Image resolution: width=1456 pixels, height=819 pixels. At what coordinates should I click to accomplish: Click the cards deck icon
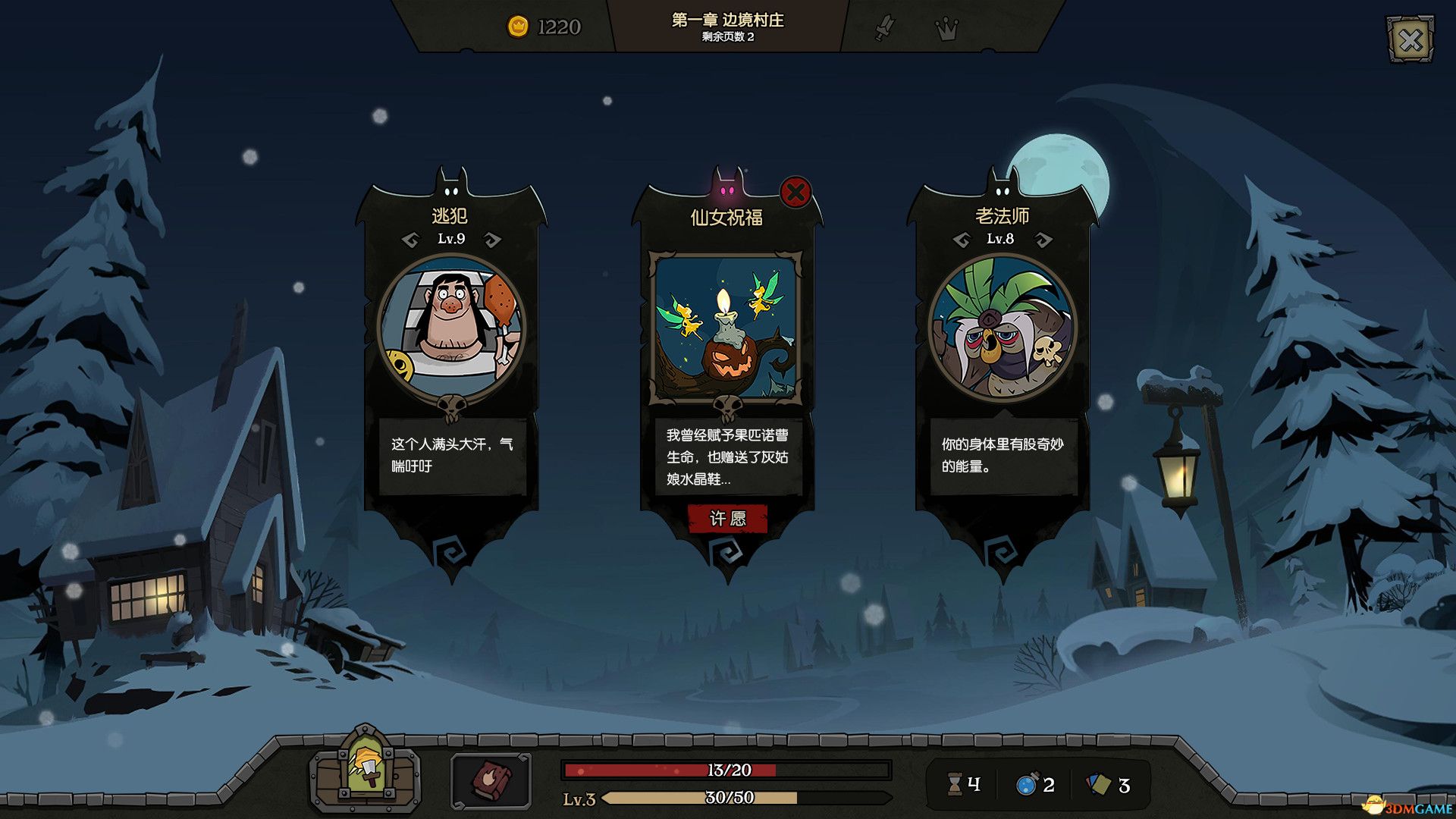[1098, 785]
